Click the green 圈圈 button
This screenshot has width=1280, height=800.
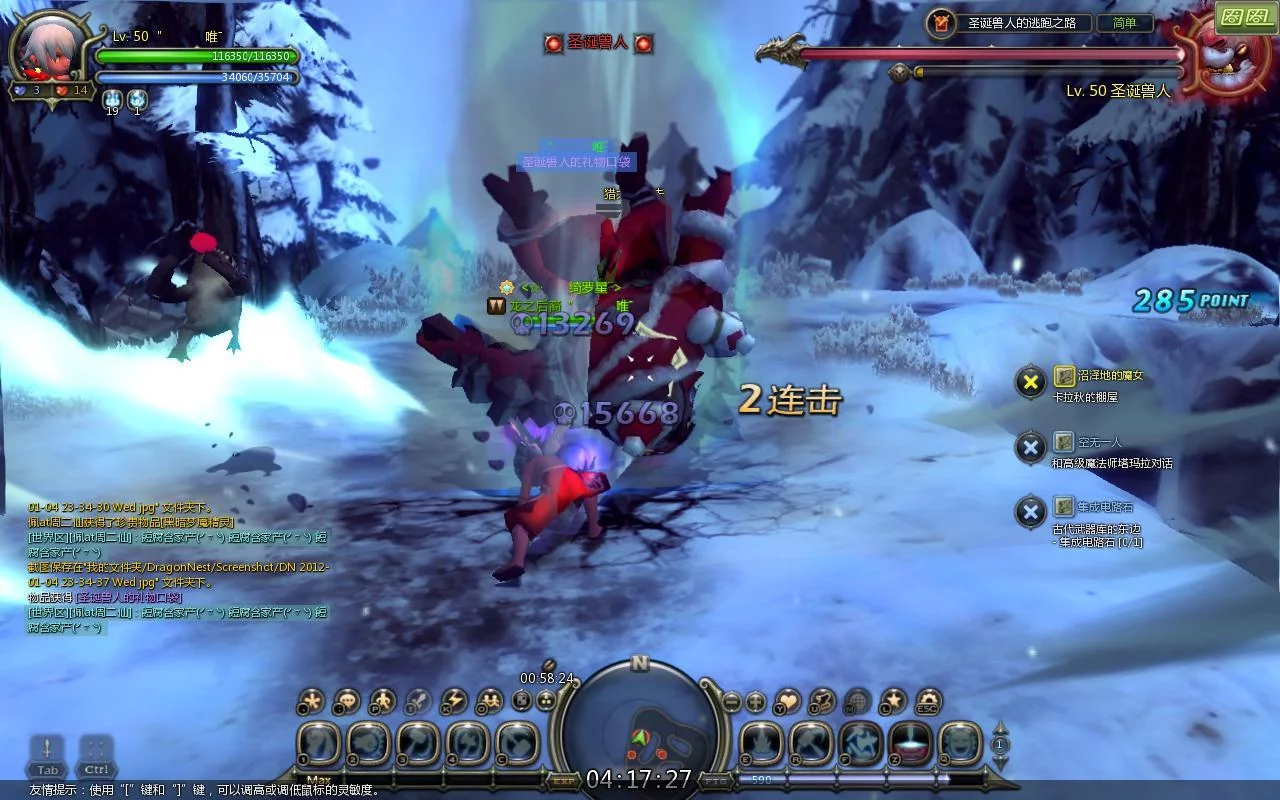[1246, 17]
